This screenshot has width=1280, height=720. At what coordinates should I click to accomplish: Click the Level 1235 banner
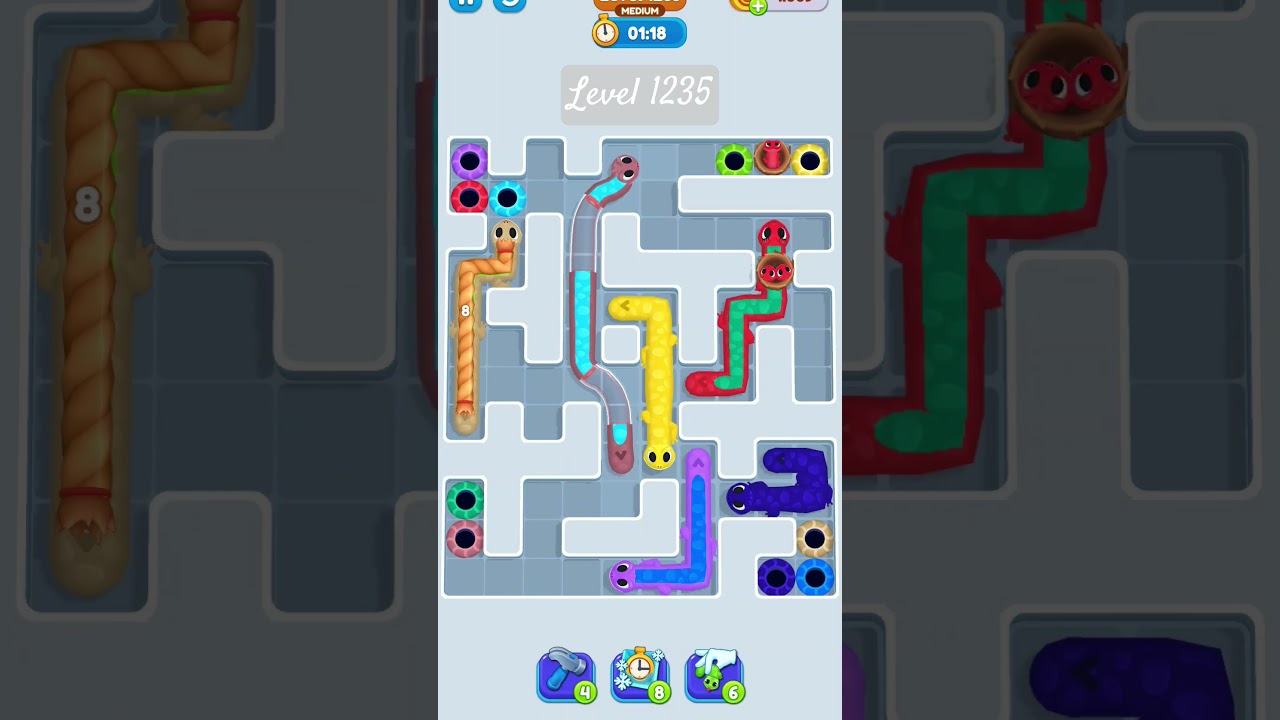640,94
